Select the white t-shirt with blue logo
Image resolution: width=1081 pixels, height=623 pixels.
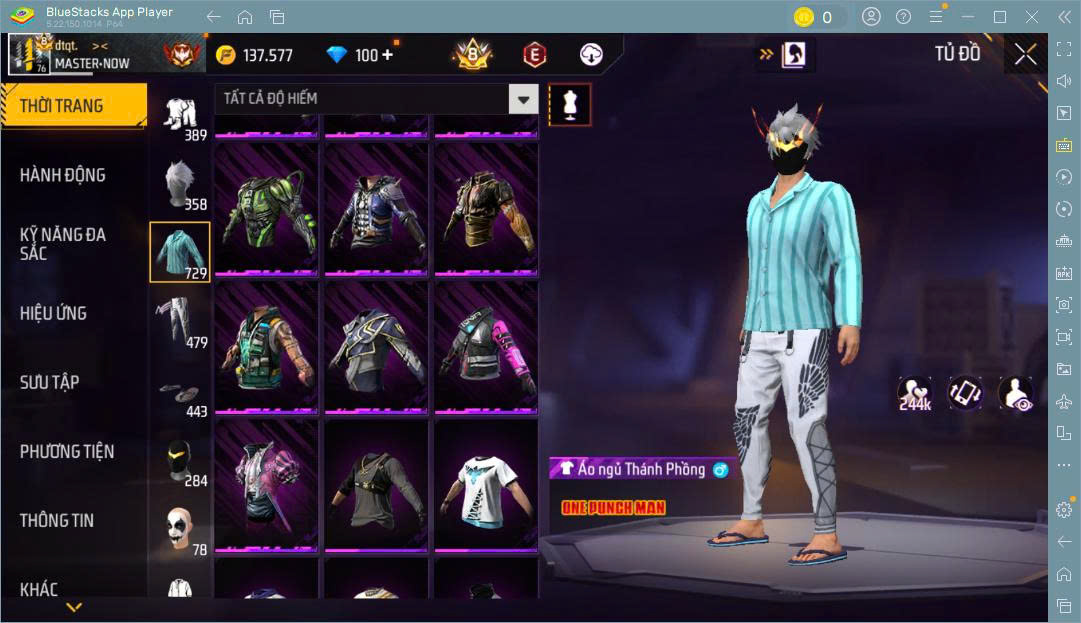click(x=485, y=487)
